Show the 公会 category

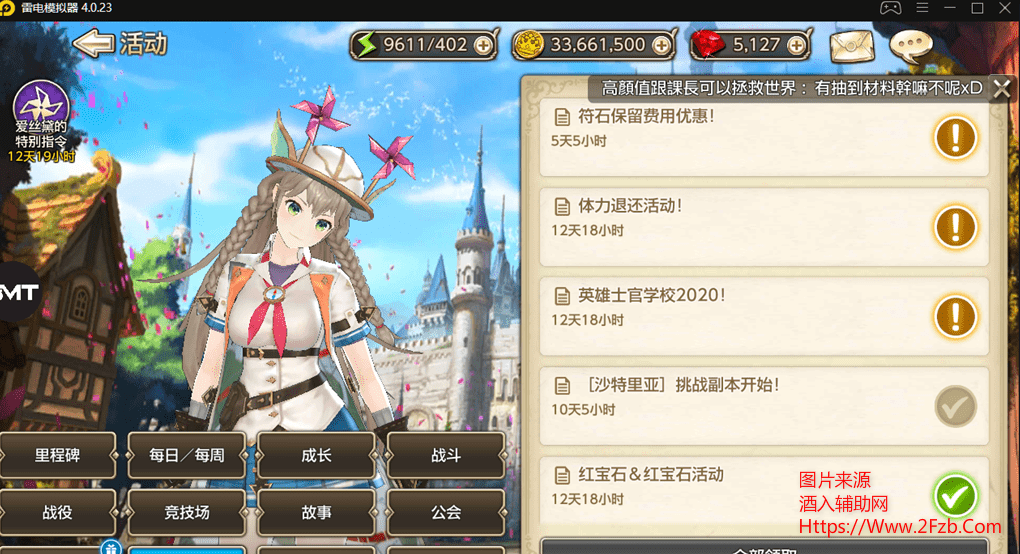(x=446, y=513)
